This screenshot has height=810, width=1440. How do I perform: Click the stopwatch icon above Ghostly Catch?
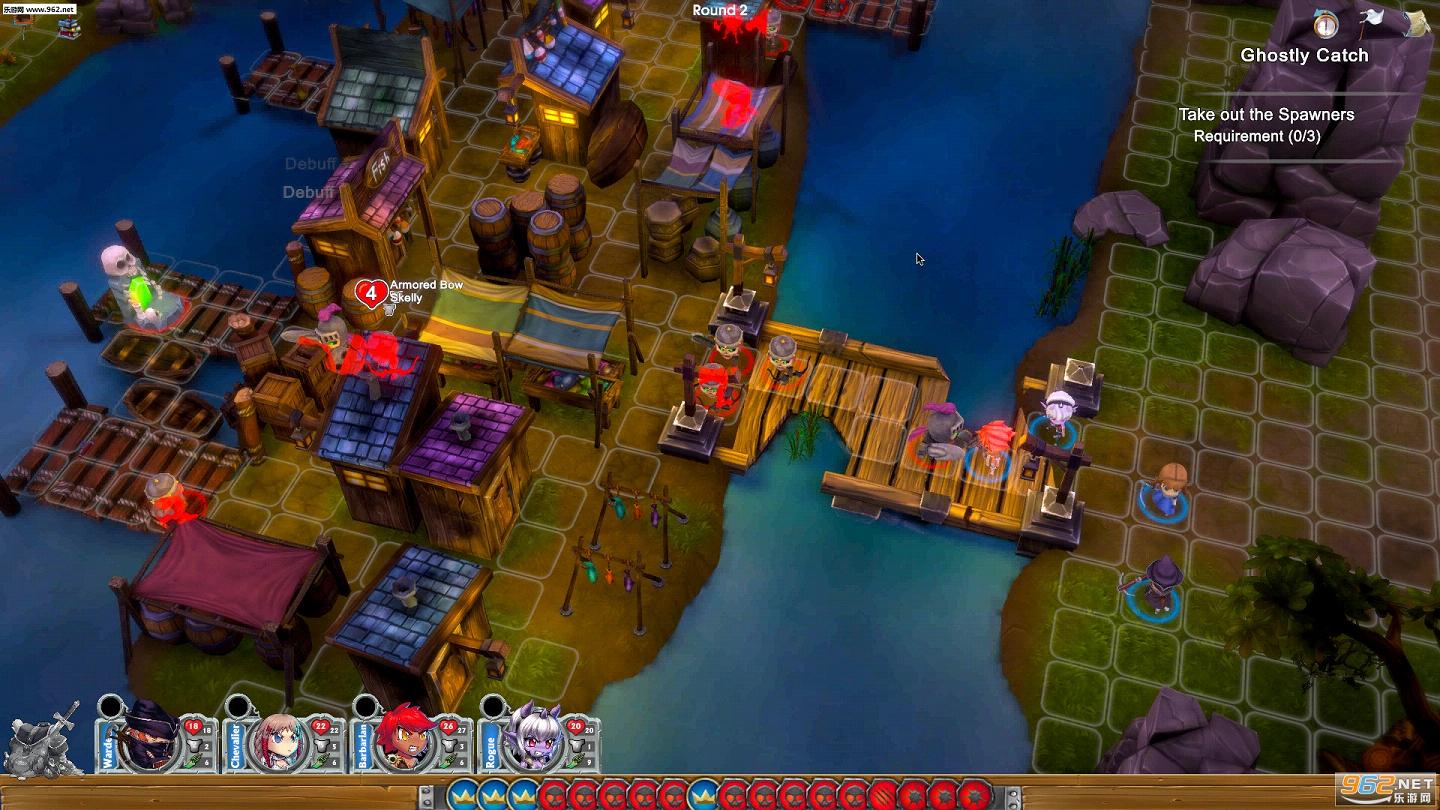[x=1326, y=23]
